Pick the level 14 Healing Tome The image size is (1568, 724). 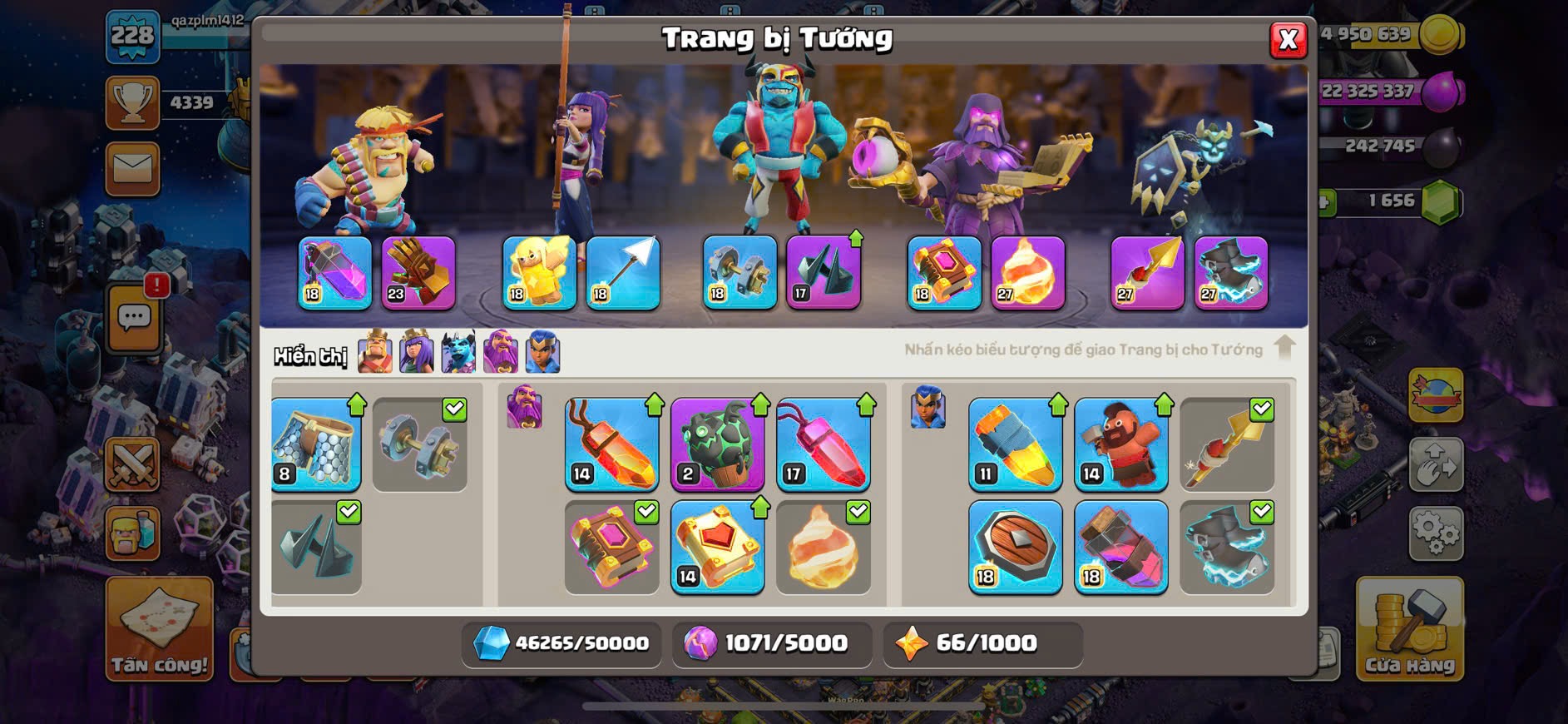pos(718,548)
